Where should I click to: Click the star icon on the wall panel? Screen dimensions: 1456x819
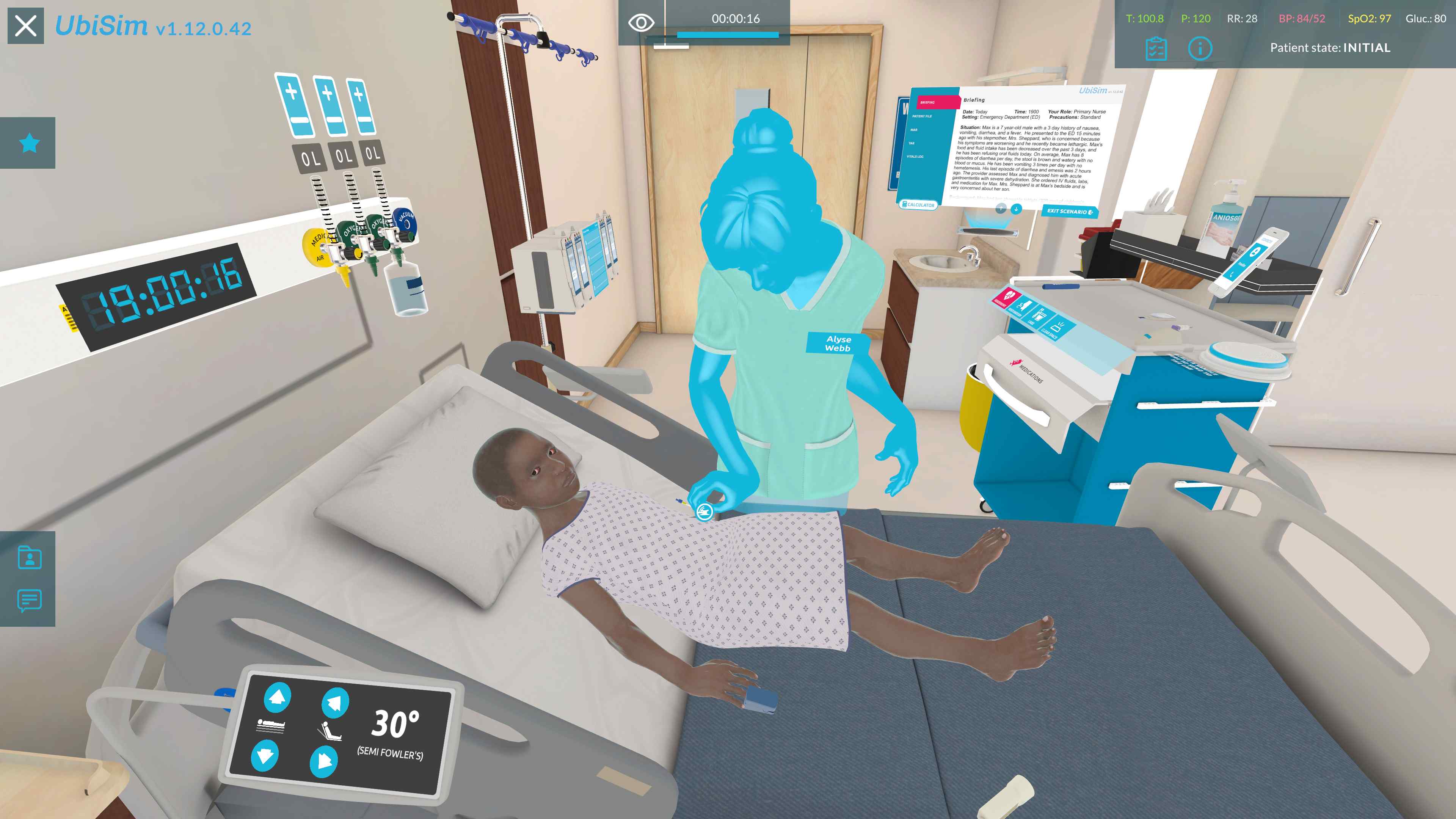(x=30, y=143)
